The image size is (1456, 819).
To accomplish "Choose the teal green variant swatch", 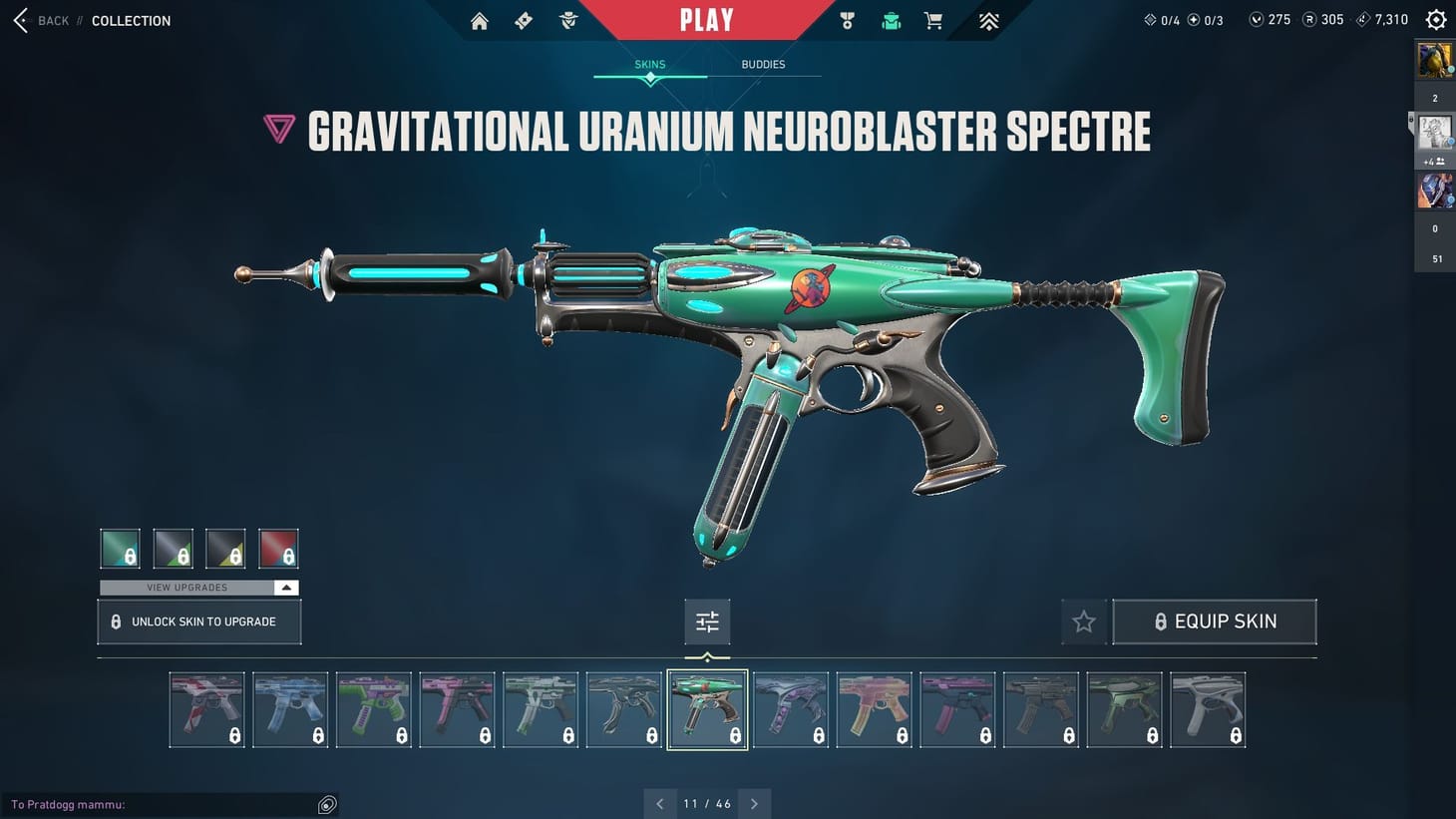I will tap(121, 549).
